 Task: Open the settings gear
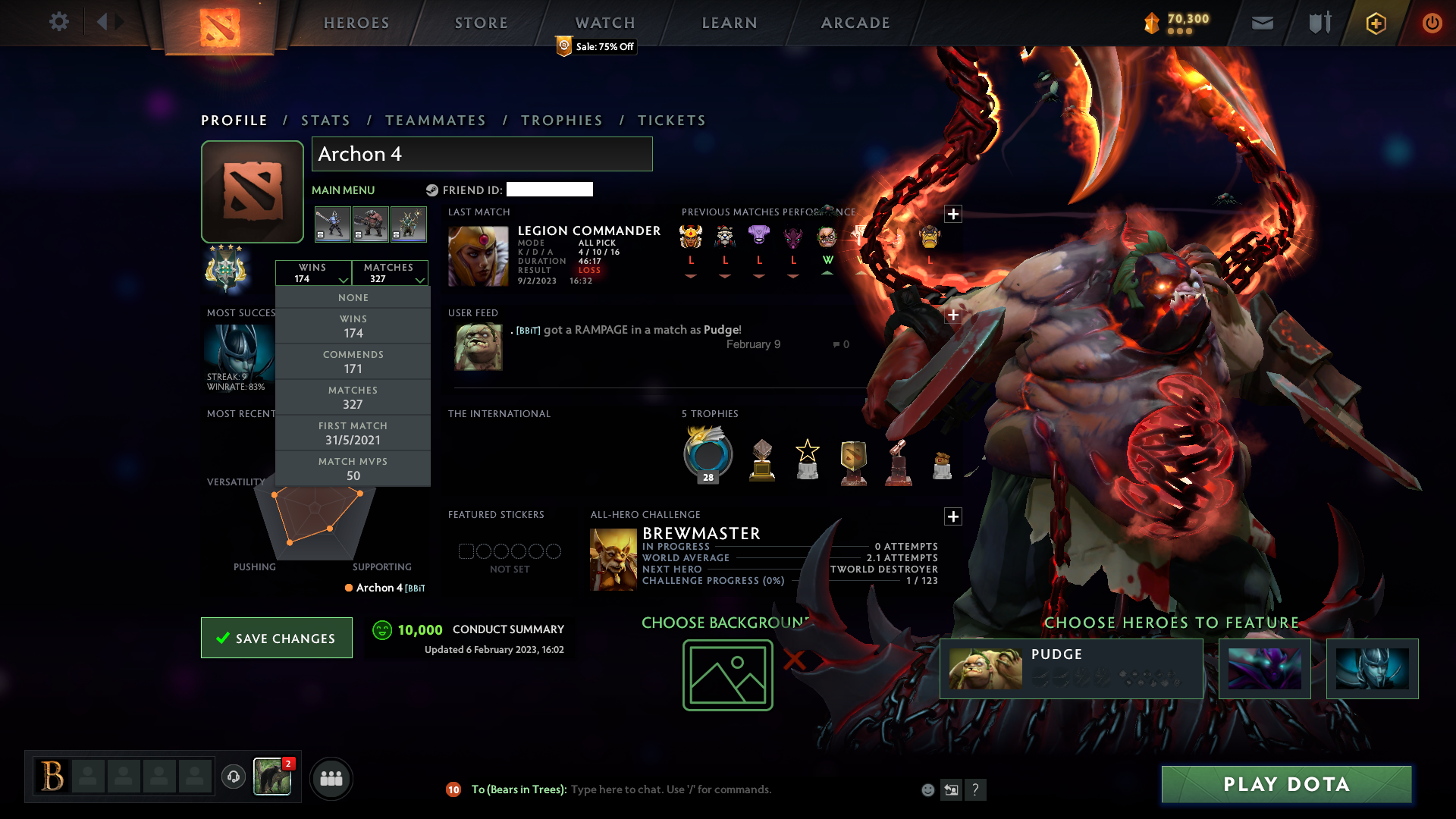click(x=59, y=22)
